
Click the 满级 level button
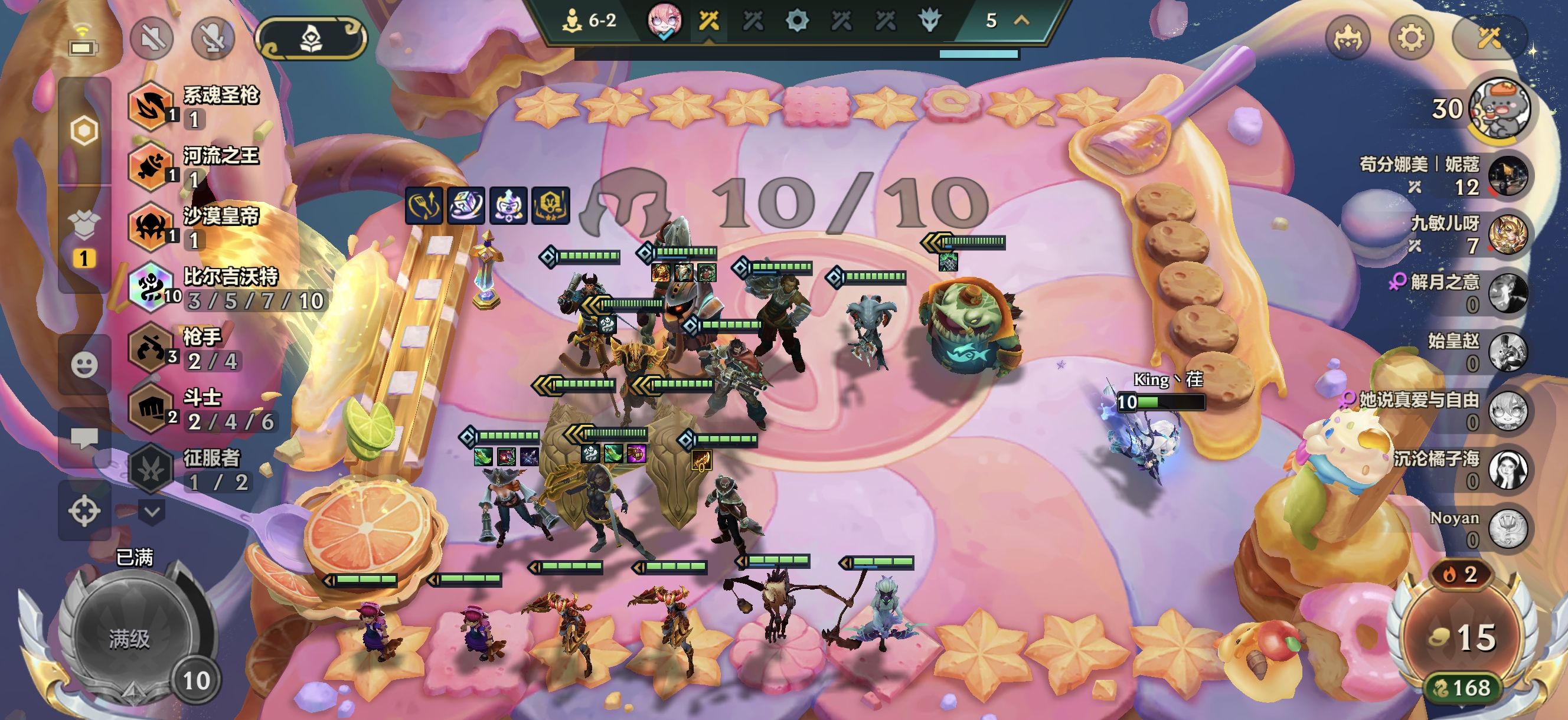(x=129, y=638)
